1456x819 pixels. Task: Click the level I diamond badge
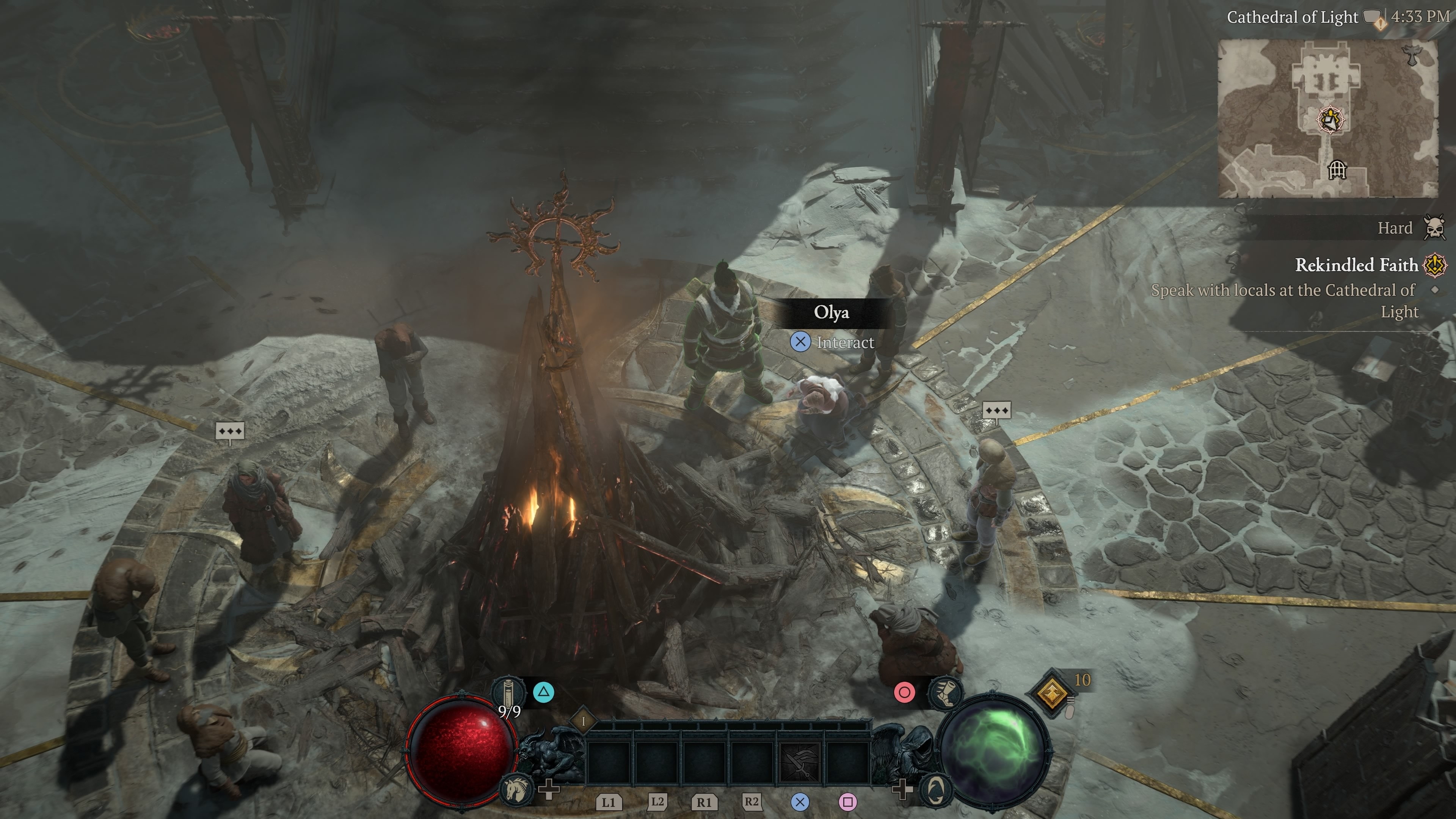(583, 721)
